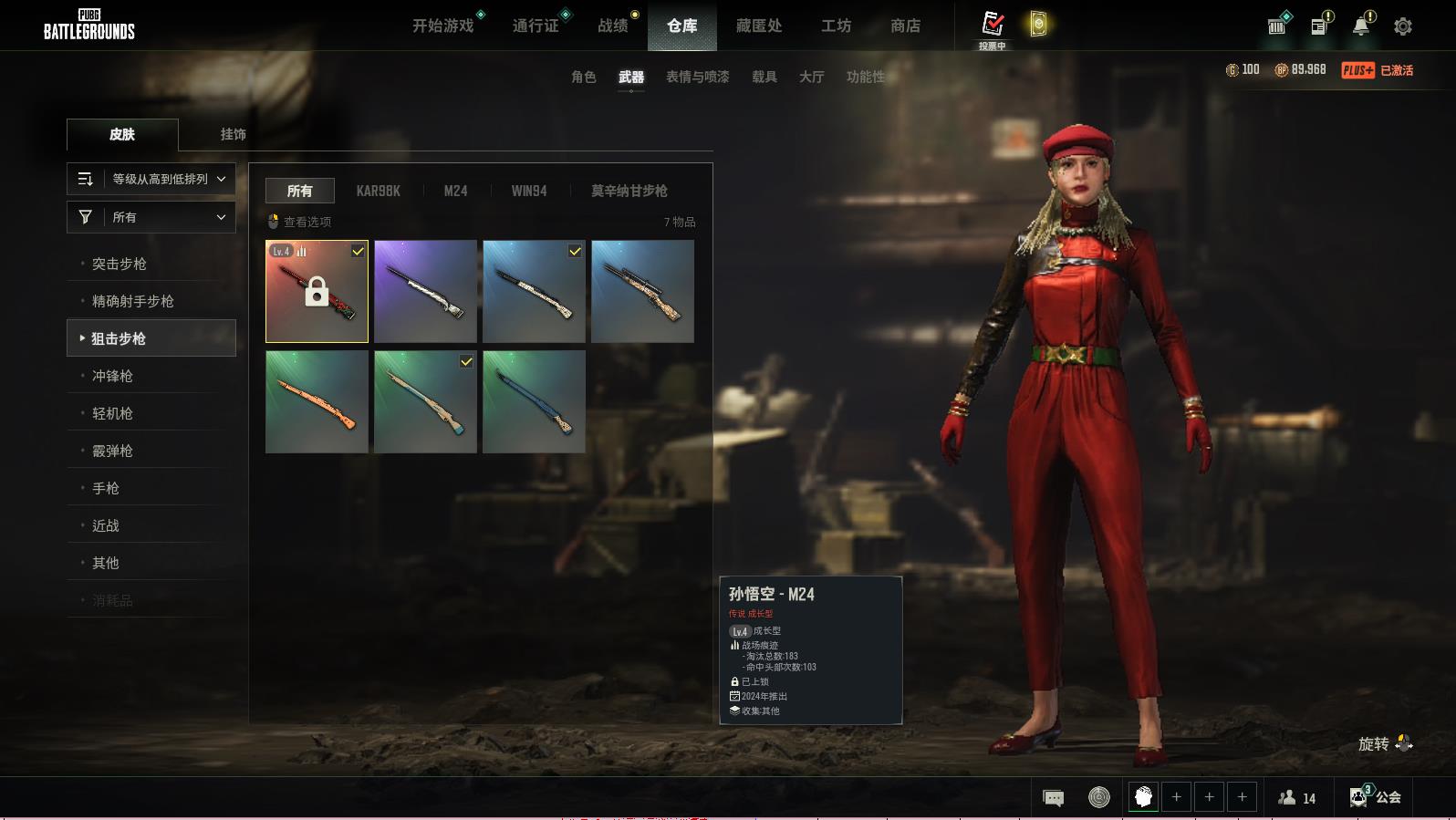This screenshot has width=1456, height=820.
Task: Open the chat box icon
Action: pos(1053,798)
